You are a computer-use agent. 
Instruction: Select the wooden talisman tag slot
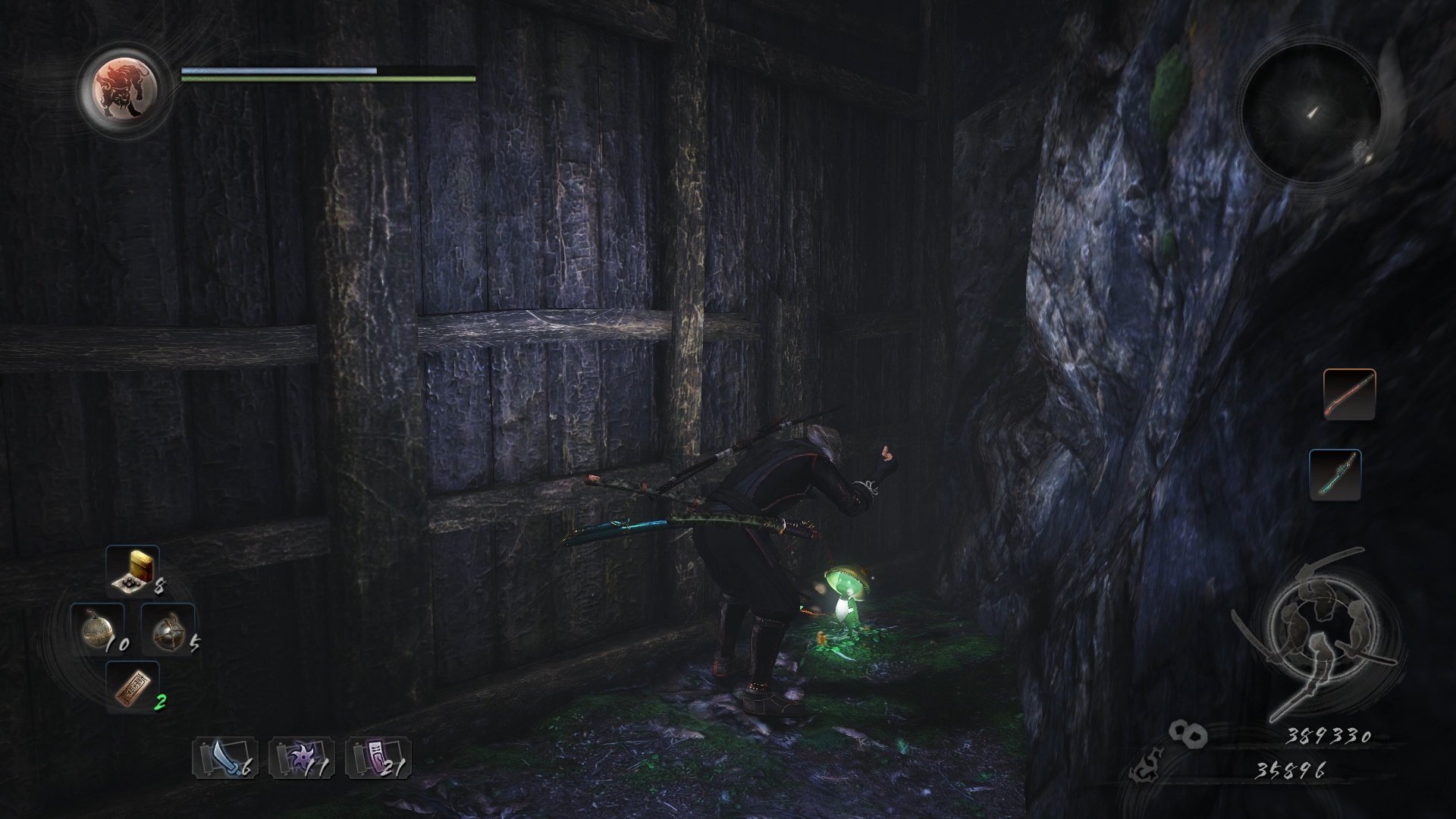[133, 687]
